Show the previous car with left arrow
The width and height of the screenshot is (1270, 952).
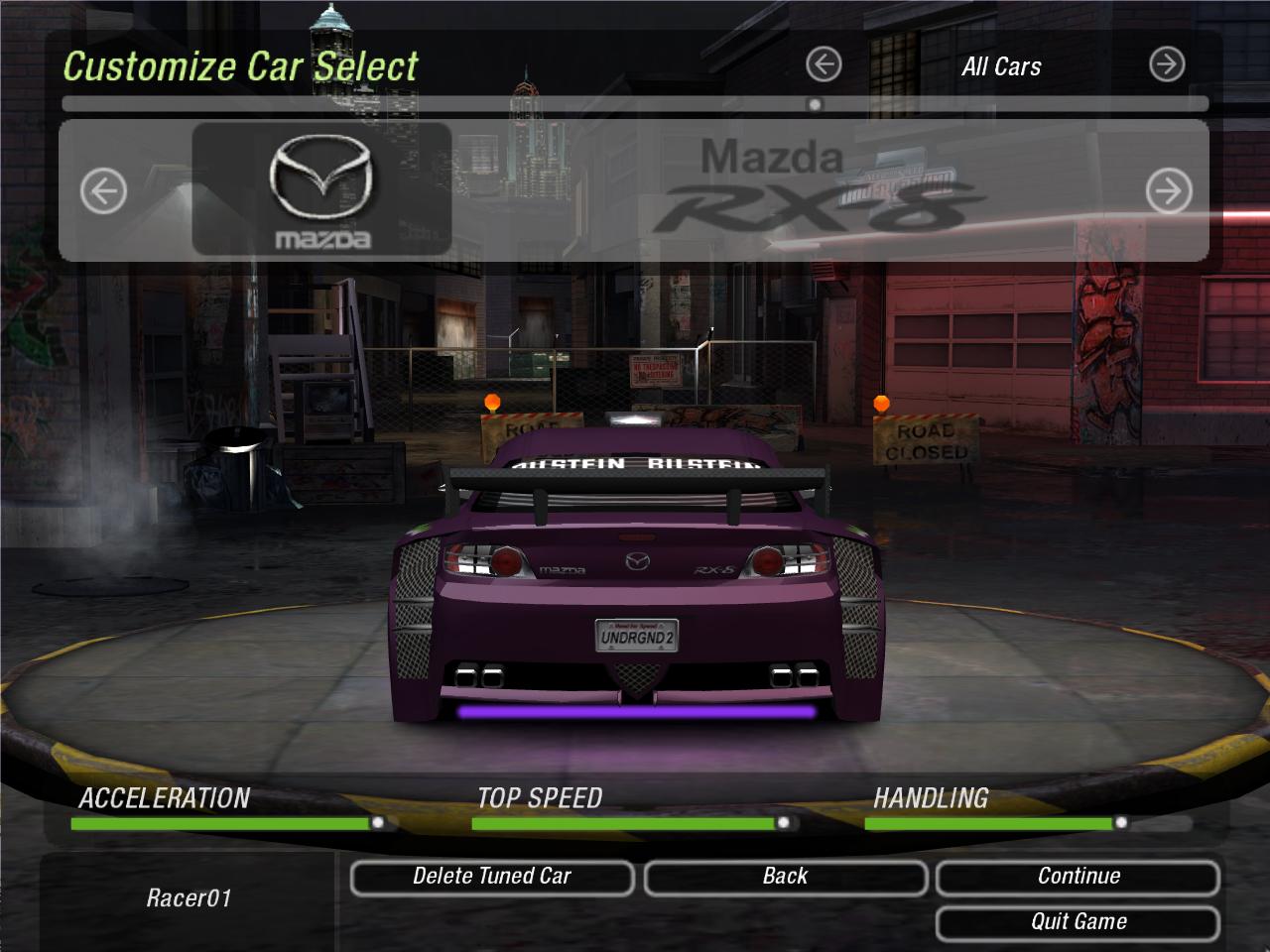pyautogui.click(x=103, y=191)
